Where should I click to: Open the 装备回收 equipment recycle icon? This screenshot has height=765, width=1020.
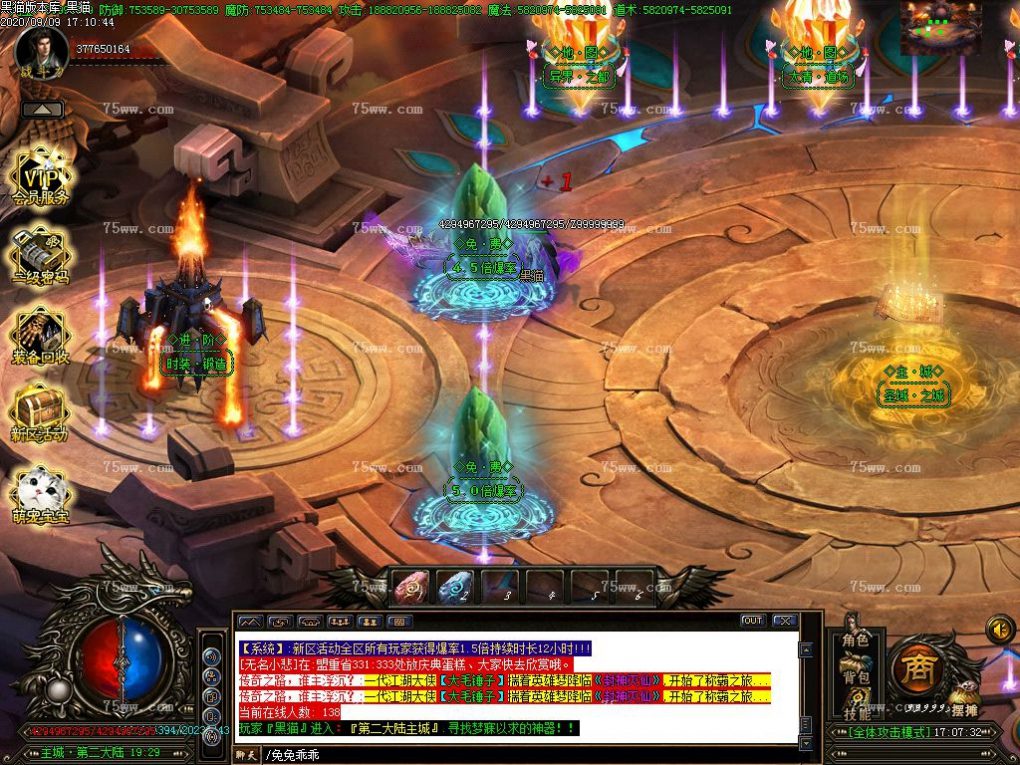[40, 336]
